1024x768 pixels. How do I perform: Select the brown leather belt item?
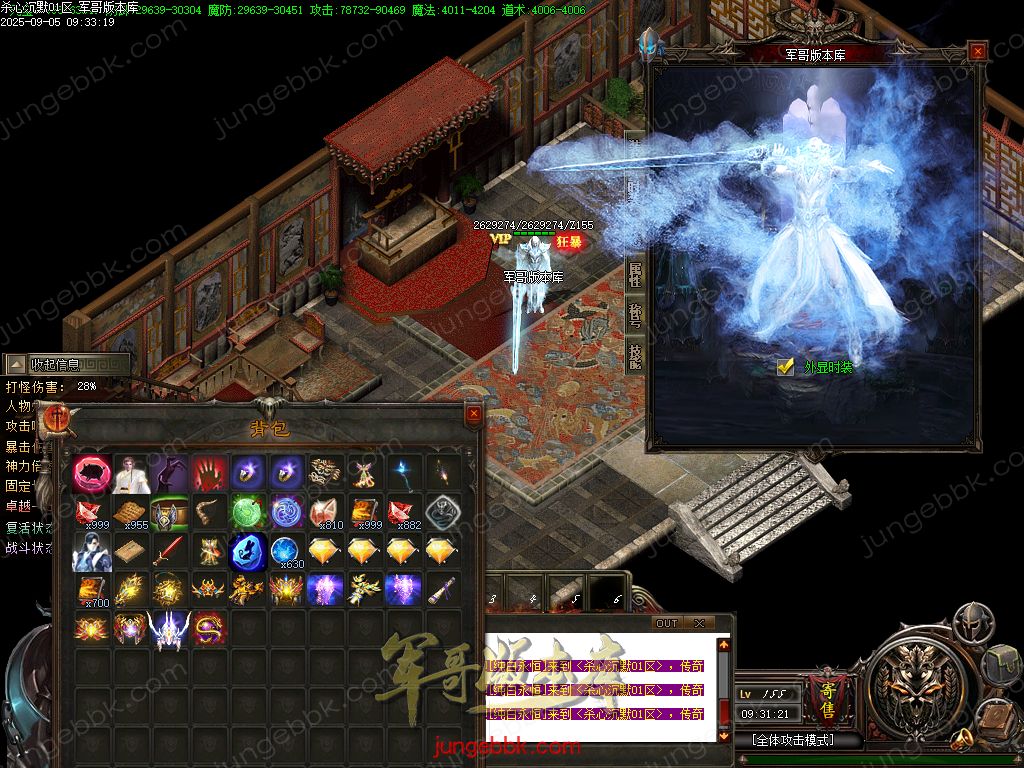(x=208, y=512)
